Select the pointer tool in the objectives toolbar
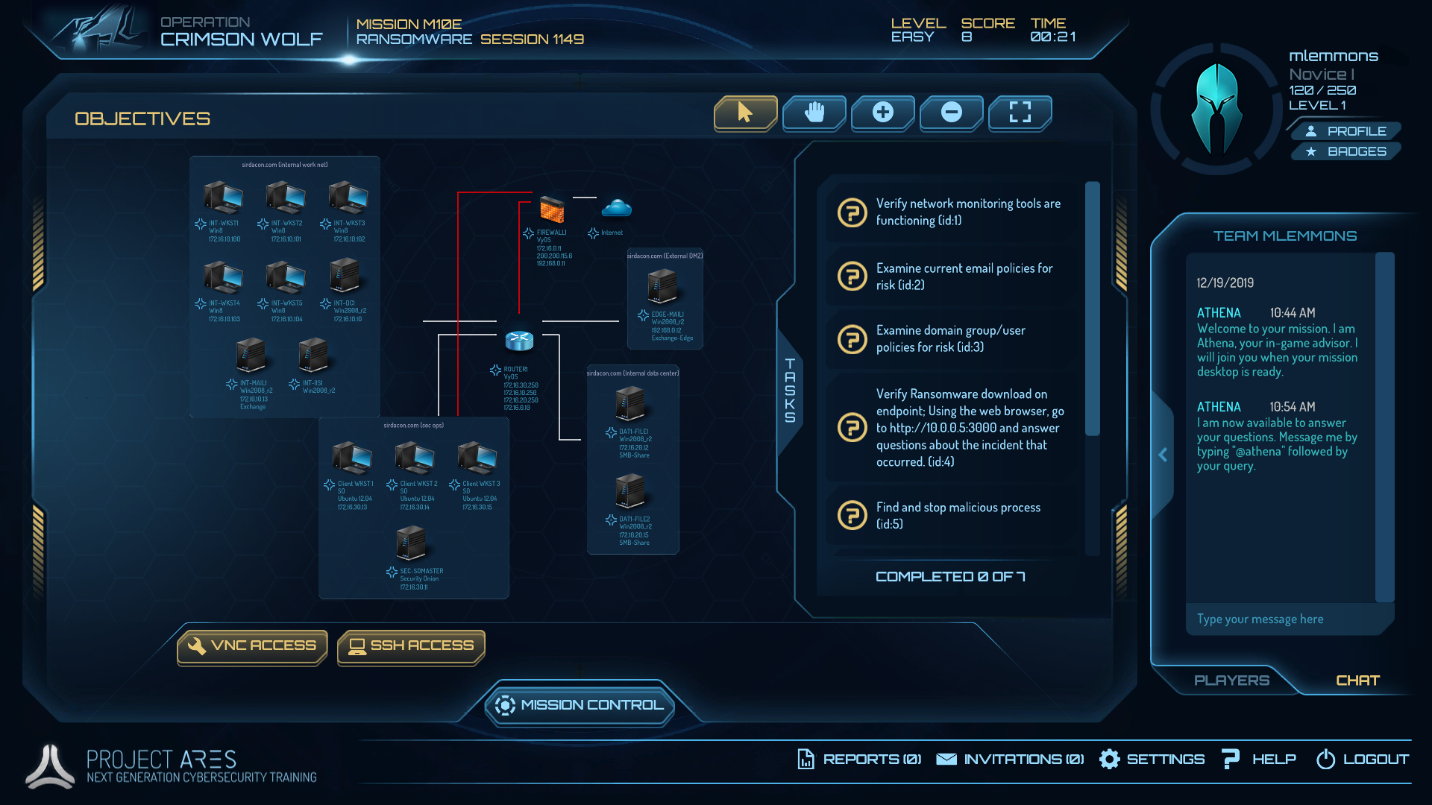The width and height of the screenshot is (1432, 805). 745,113
